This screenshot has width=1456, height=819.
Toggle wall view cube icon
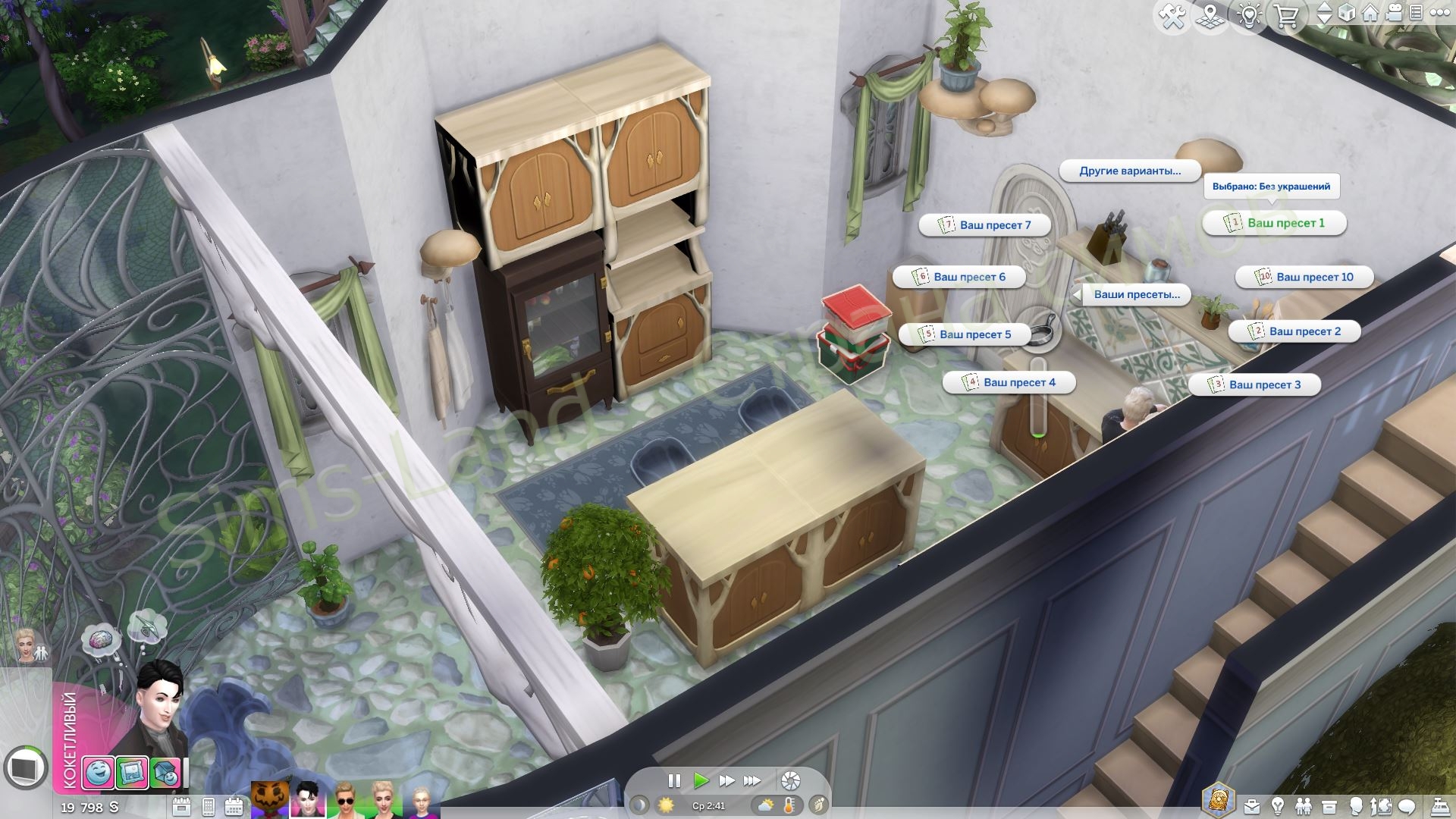click(1347, 13)
